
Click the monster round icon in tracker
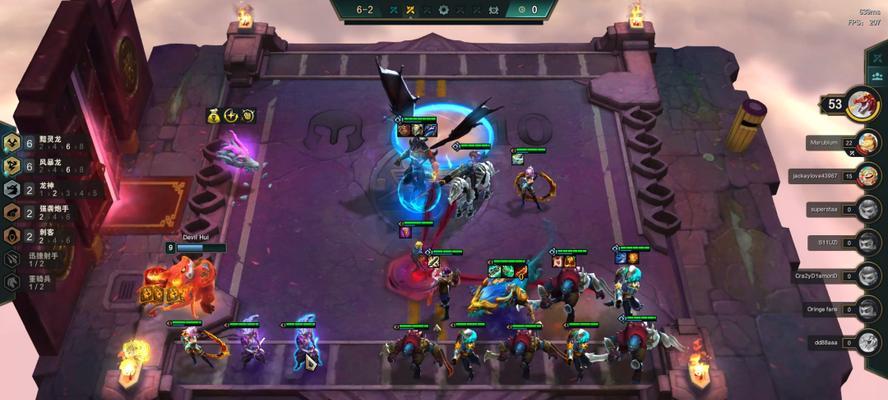(493, 10)
